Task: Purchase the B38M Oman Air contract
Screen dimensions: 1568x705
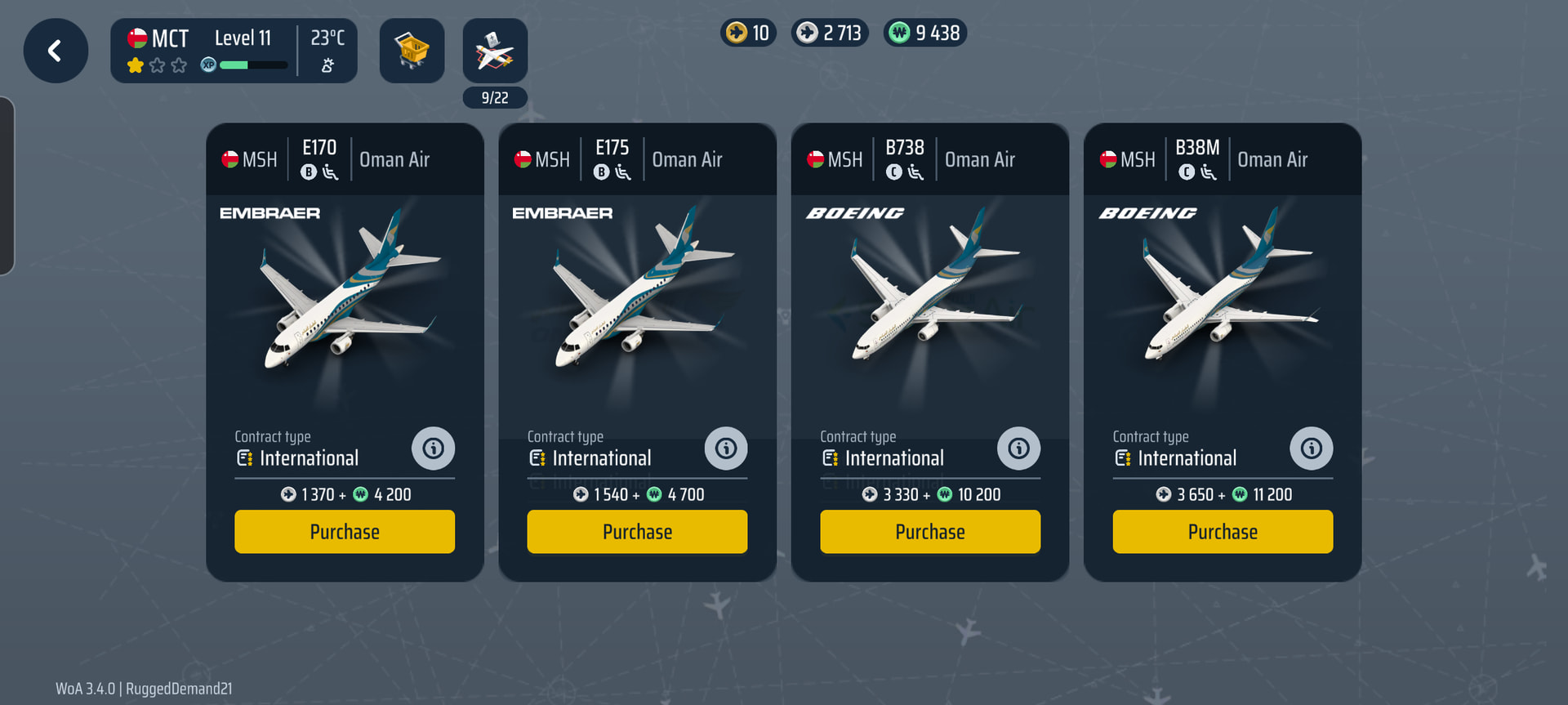Action: tap(1223, 532)
